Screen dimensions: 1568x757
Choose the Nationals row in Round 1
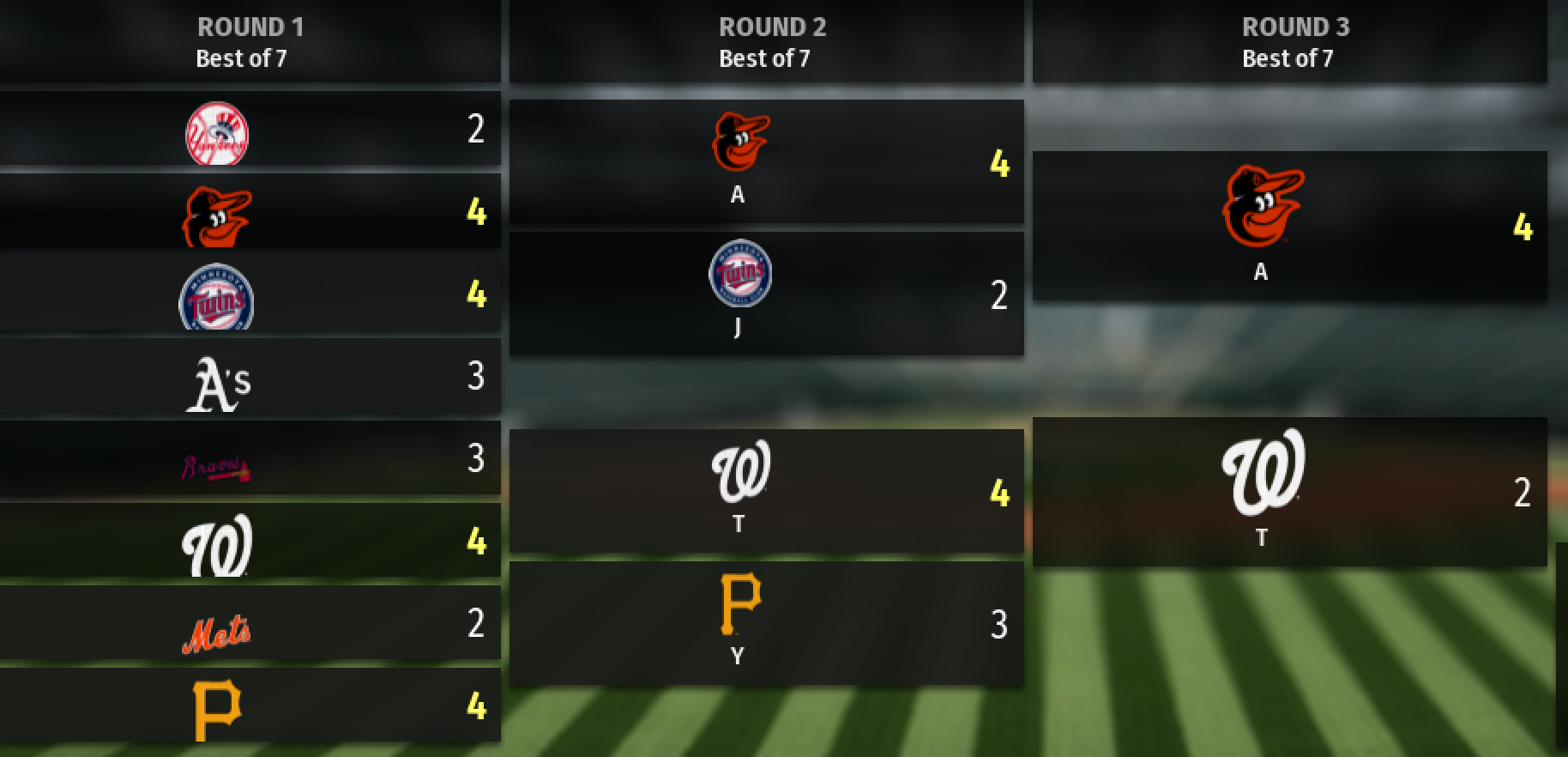click(x=249, y=542)
